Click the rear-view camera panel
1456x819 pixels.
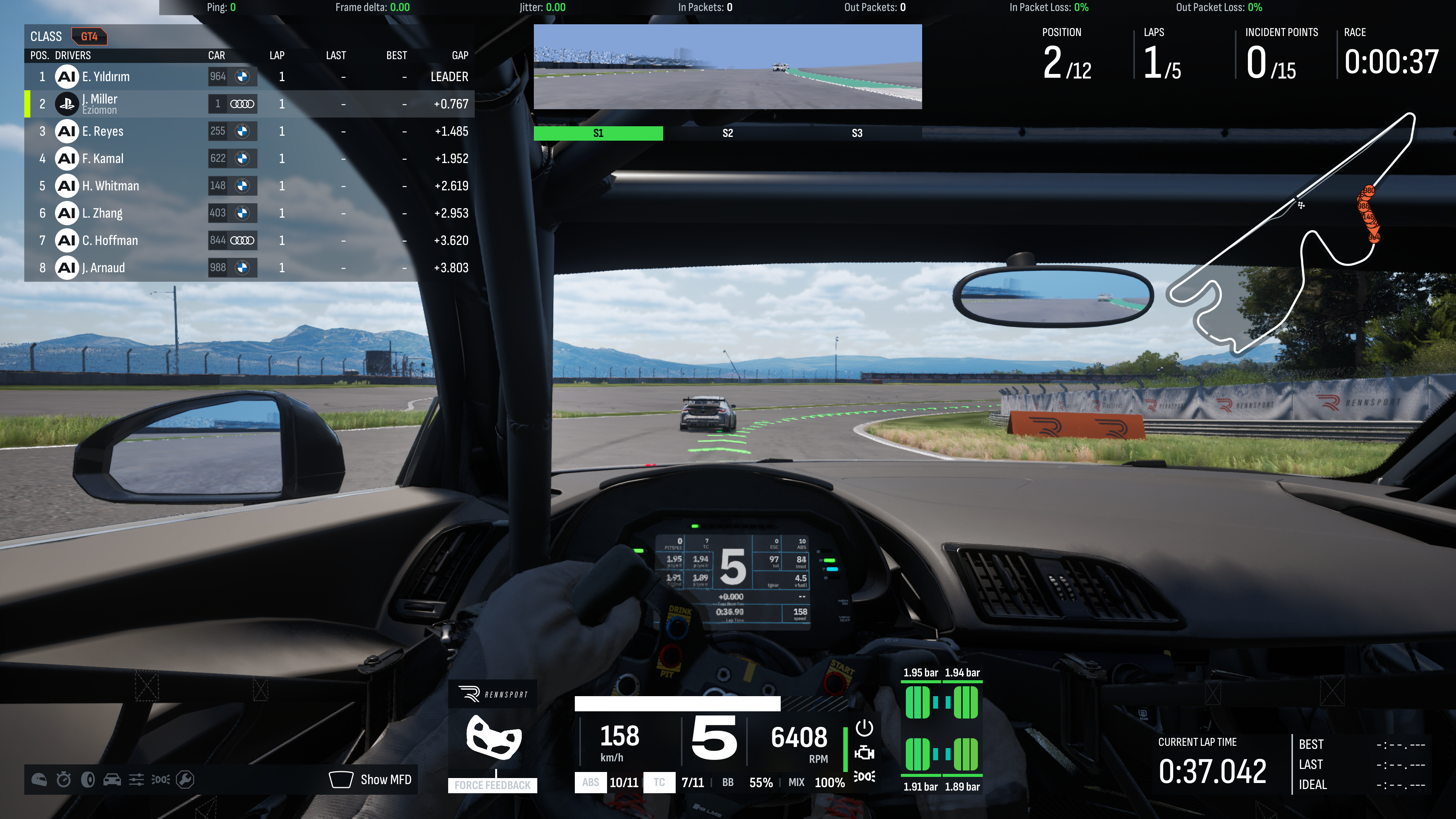(x=728, y=67)
